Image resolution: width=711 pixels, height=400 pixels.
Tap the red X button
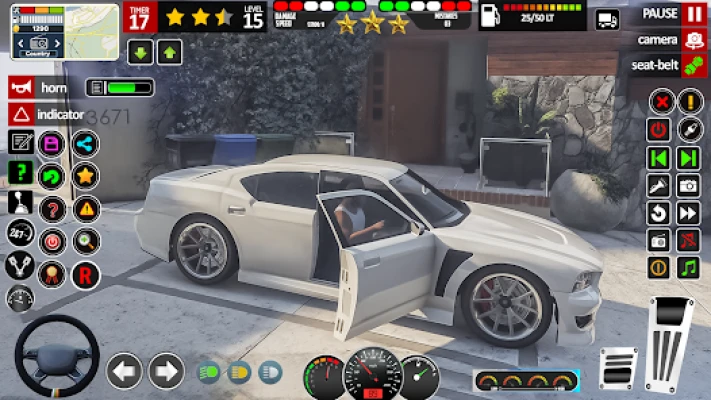point(659,102)
